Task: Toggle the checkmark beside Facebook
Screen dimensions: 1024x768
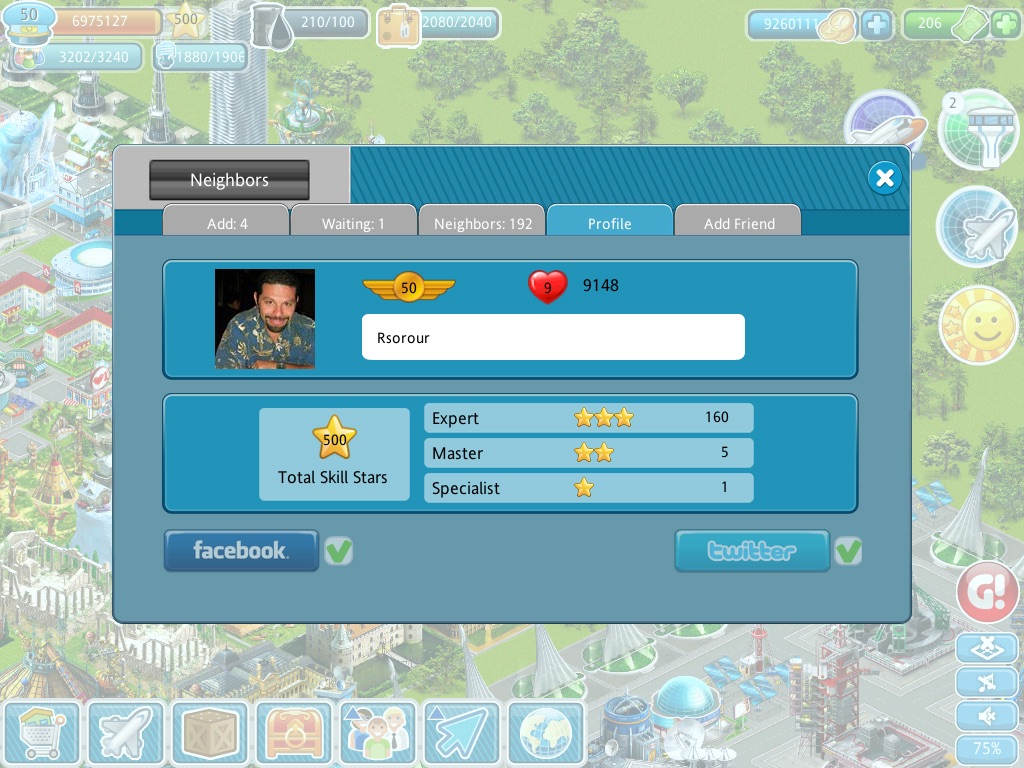Action: (x=339, y=550)
